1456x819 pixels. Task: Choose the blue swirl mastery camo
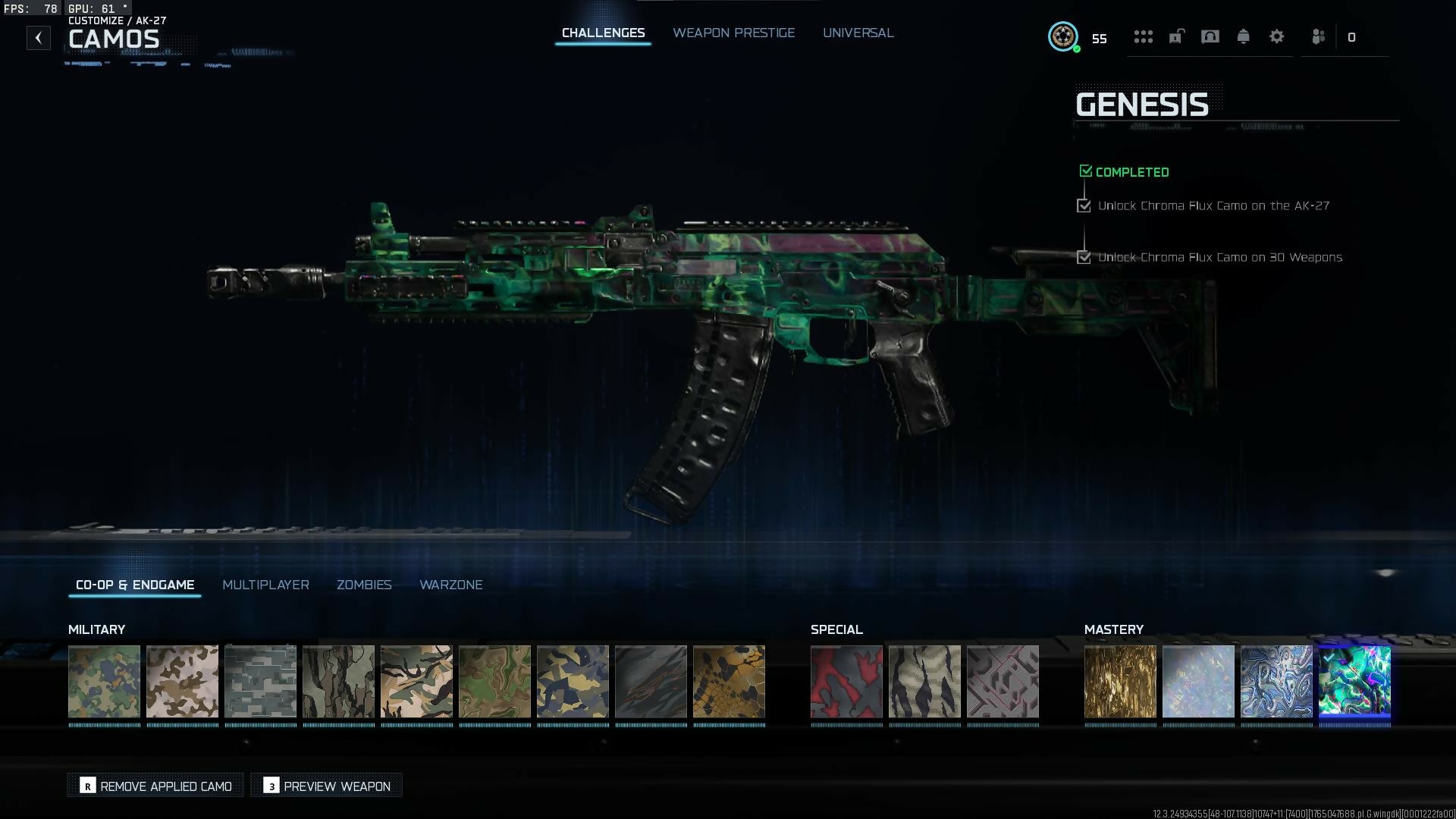pyautogui.click(x=1276, y=681)
